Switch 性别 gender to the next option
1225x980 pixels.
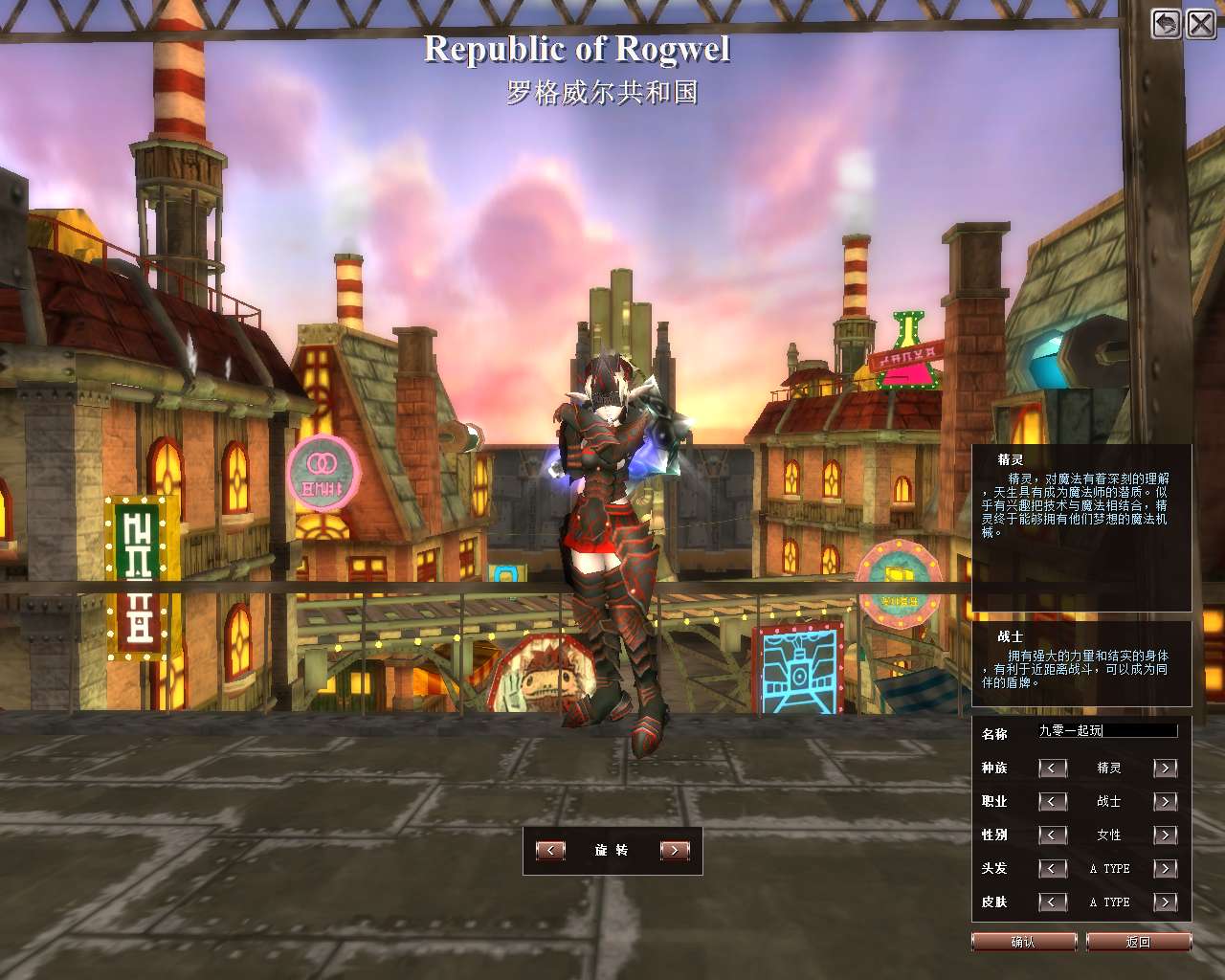(1166, 835)
